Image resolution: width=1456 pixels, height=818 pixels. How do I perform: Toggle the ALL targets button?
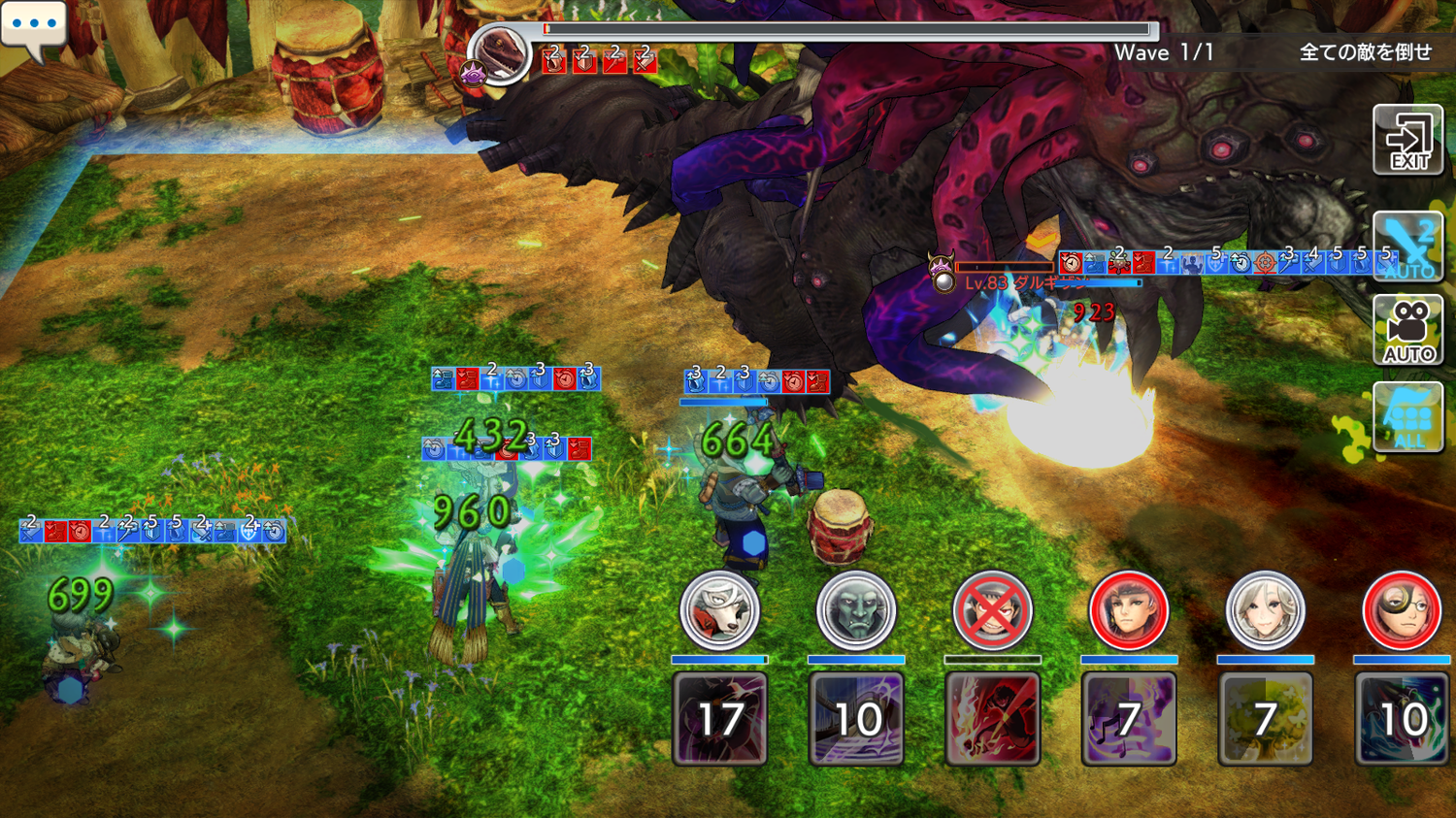point(1407,417)
